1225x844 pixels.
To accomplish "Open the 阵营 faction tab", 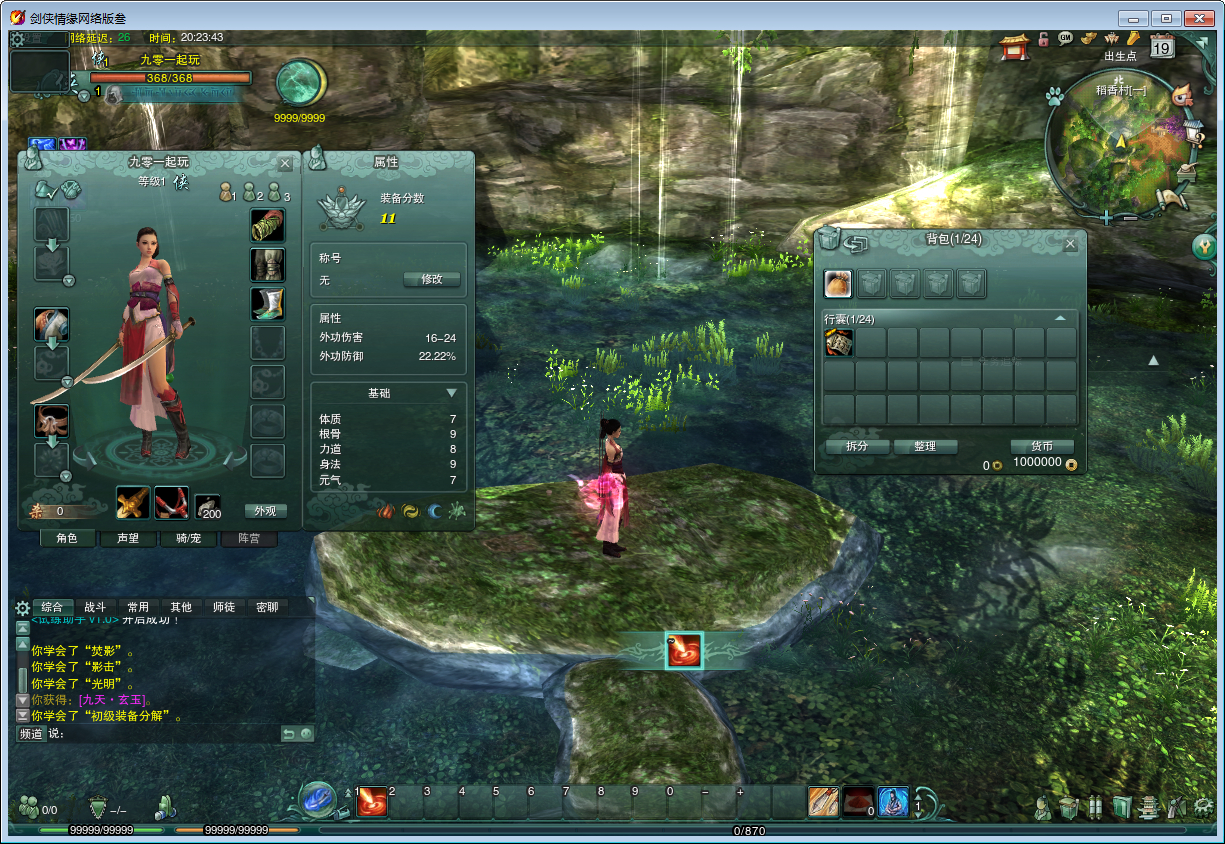I will pyautogui.click(x=248, y=538).
